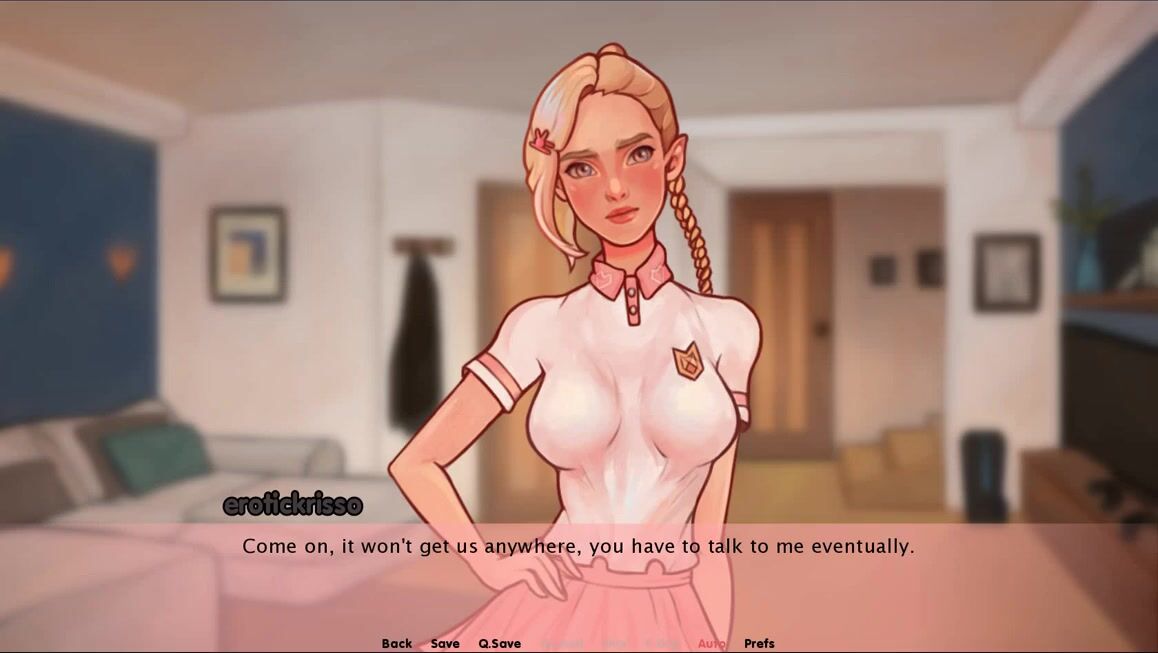
Task: Go back using the Back button
Action: [397, 643]
